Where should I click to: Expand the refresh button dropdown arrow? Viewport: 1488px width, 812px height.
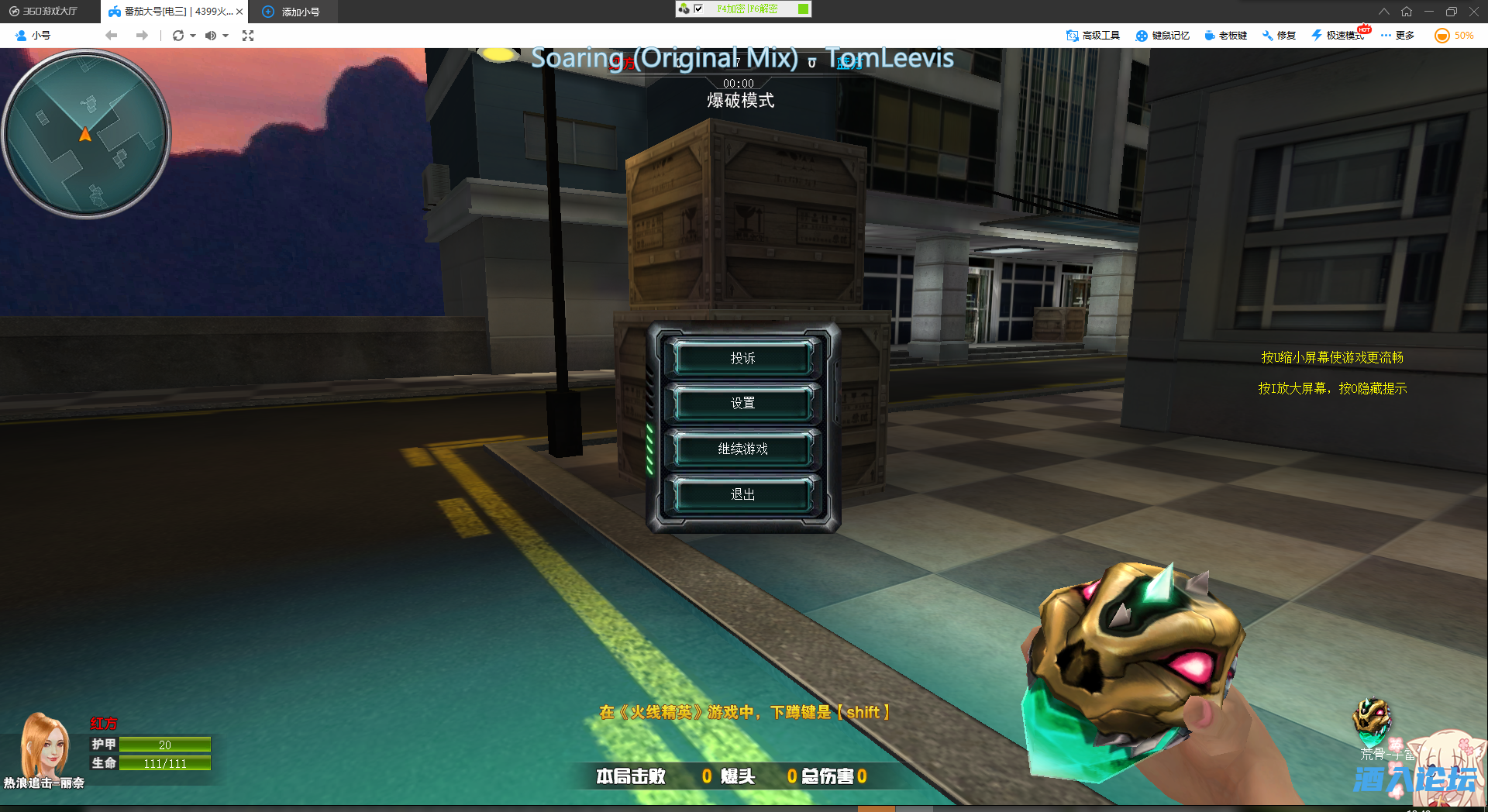point(191,35)
